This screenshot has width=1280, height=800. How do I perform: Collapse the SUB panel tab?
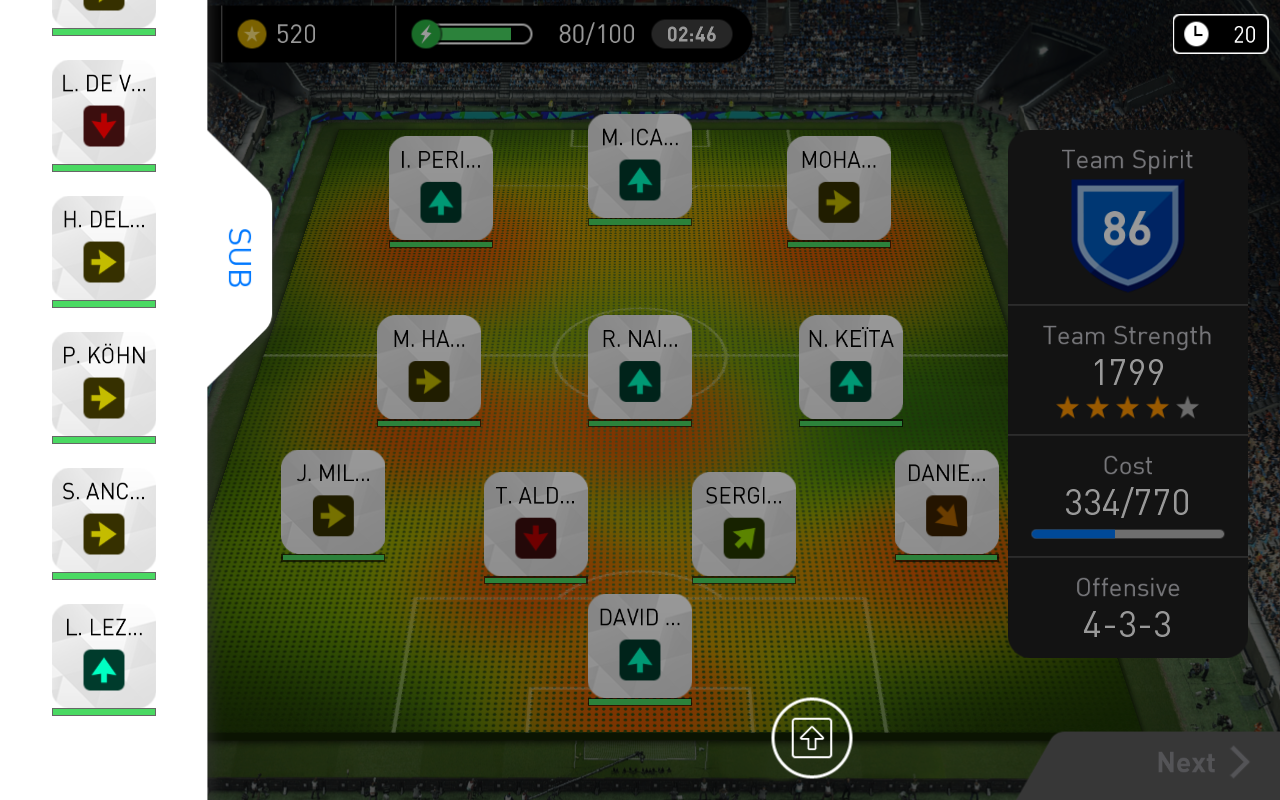pos(240,258)
